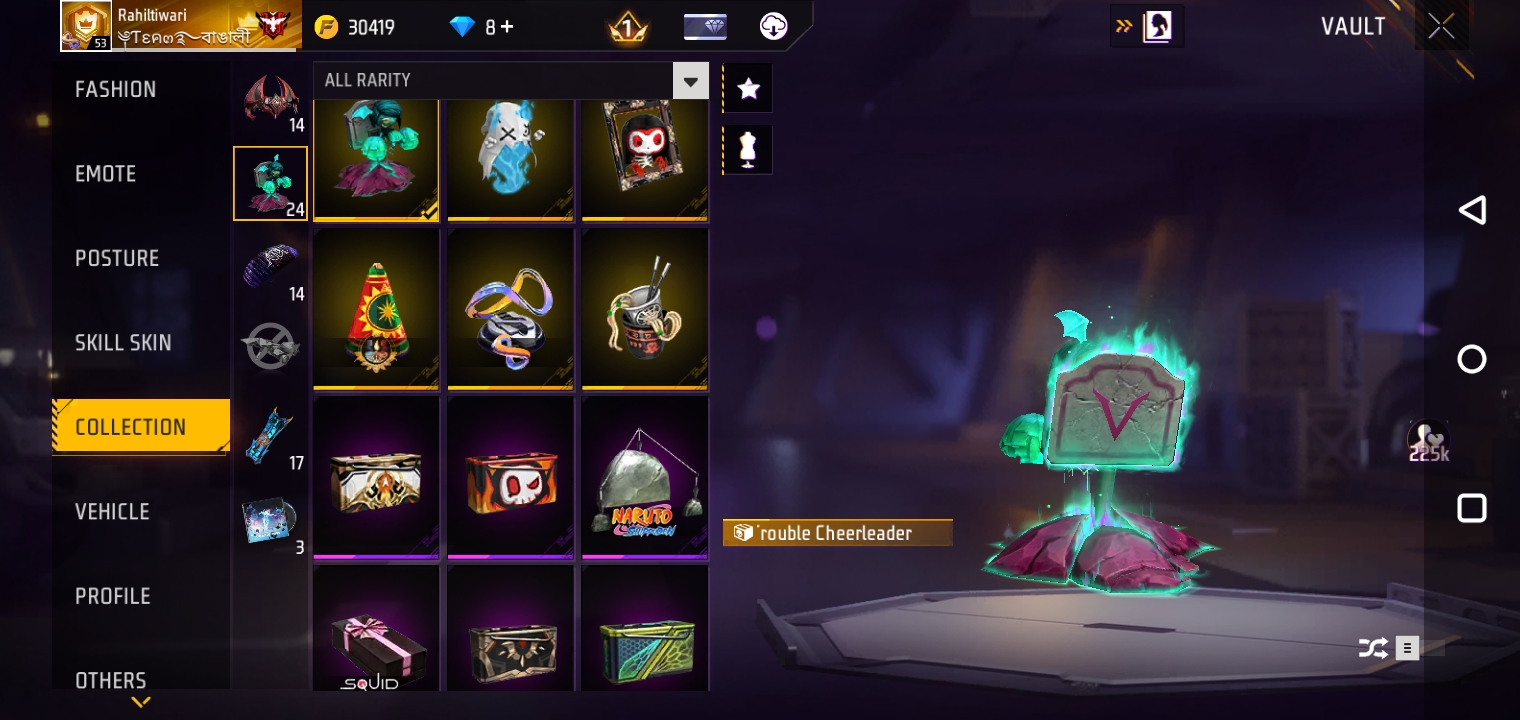The height and width of the screenshot is (720, 1520).
Task: Click the rank badge crown icon
Action: (628, 26)
